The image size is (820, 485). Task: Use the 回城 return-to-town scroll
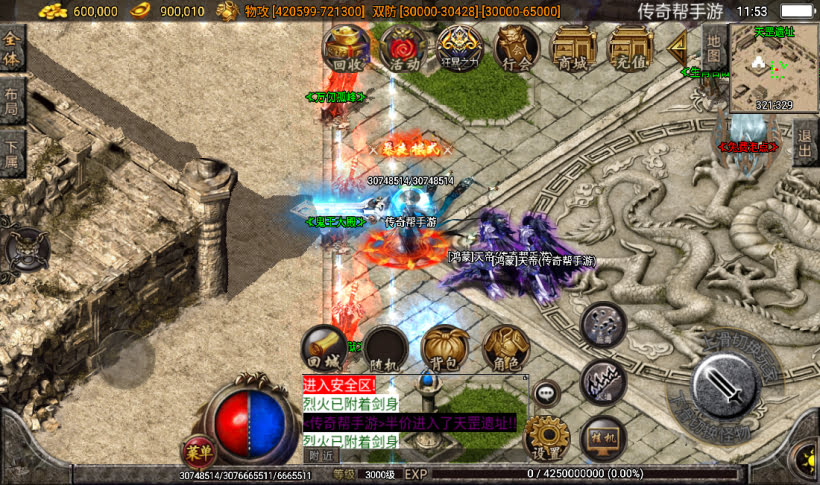click(325, 348)
